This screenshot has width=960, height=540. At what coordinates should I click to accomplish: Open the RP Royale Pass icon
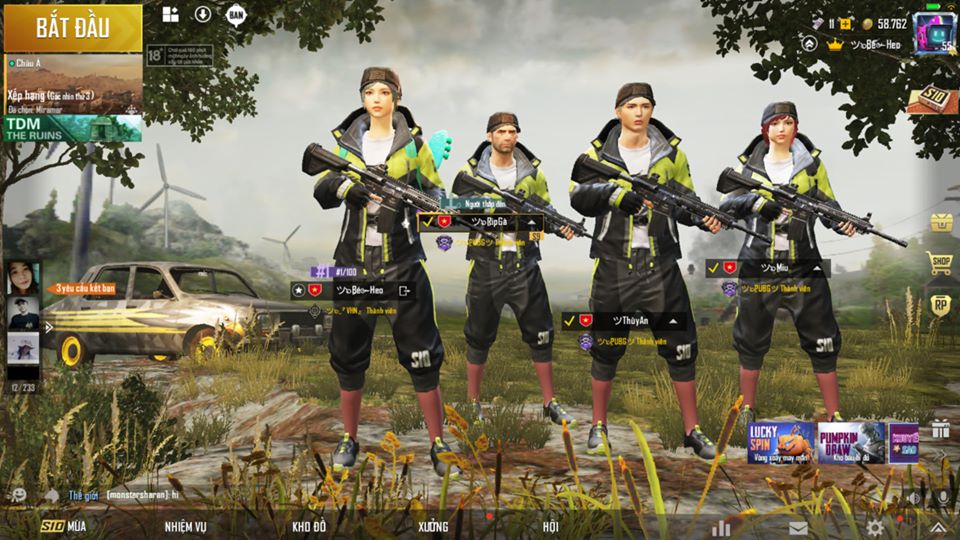(940, 304)
